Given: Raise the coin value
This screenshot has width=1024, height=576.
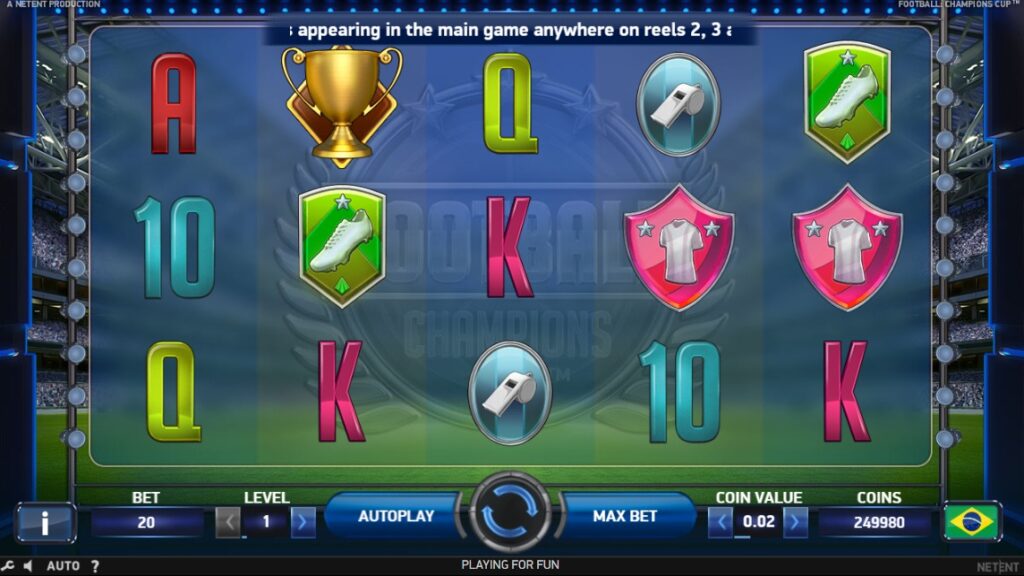Looking at the screenshot, I should point(795,521).
